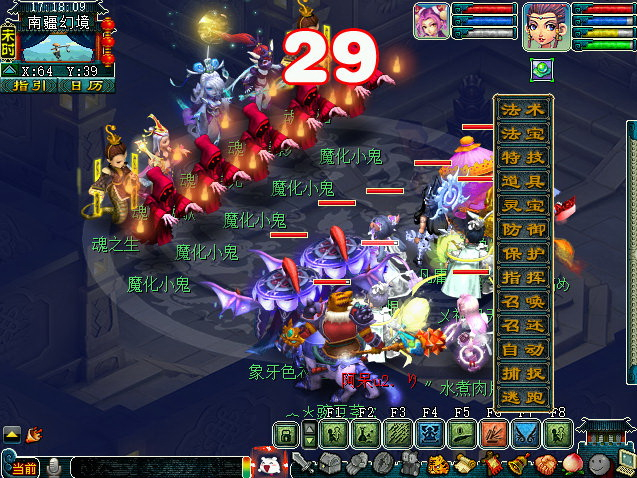This screenshot has width=637, height=478.
Task: Choose the 灵宝 battle command
Action: click(522, 207)
